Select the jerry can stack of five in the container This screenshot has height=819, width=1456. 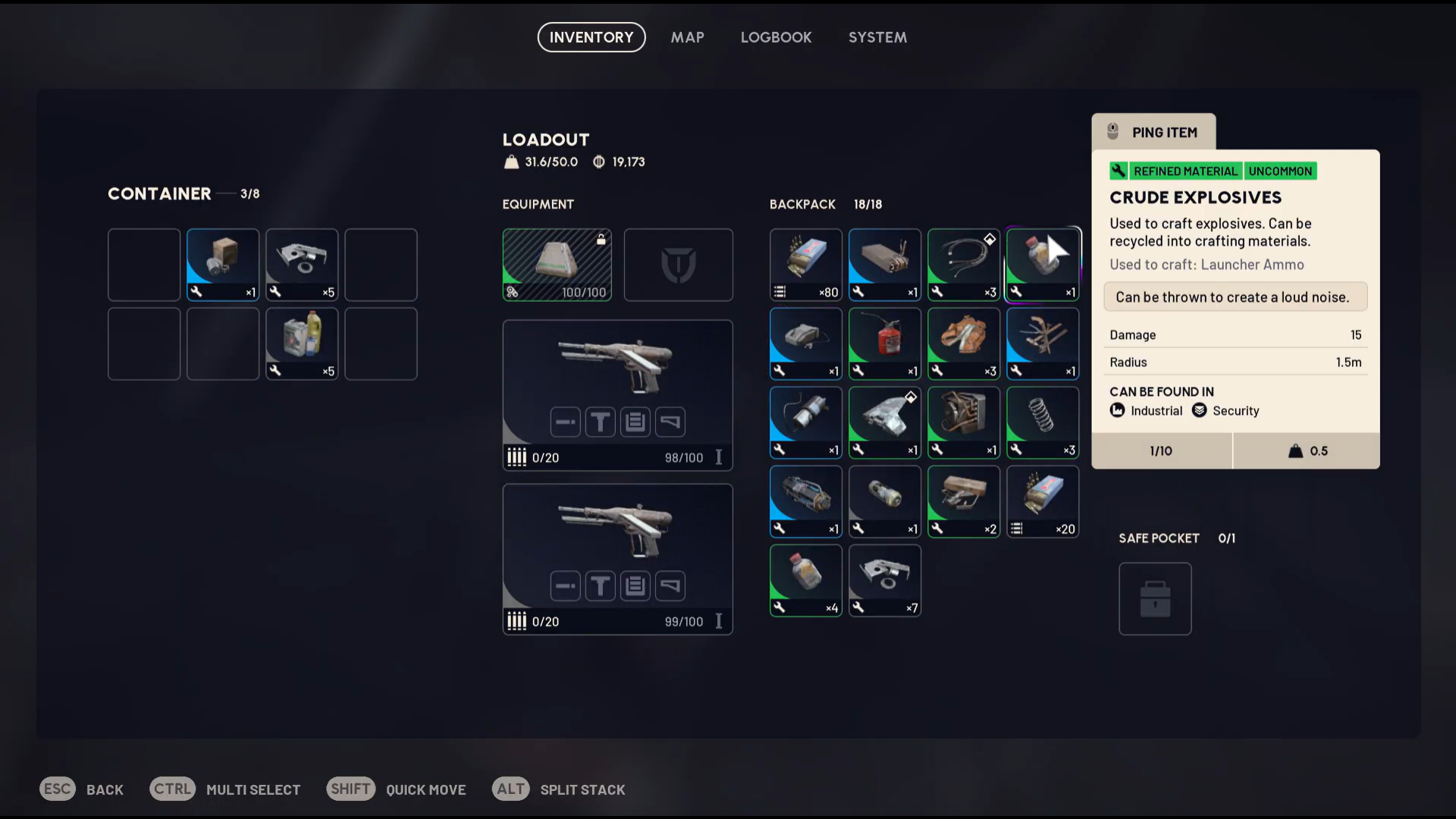(301, 342)
